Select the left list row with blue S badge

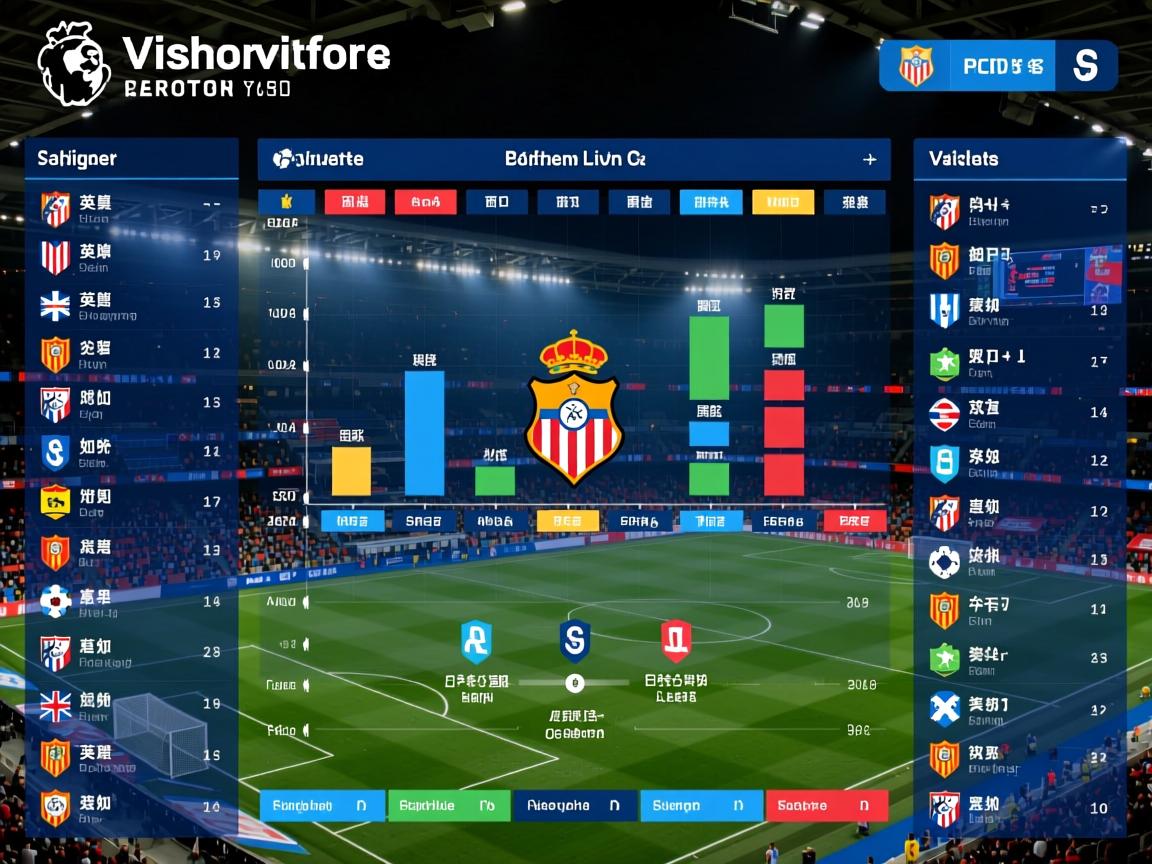[130, 452]
